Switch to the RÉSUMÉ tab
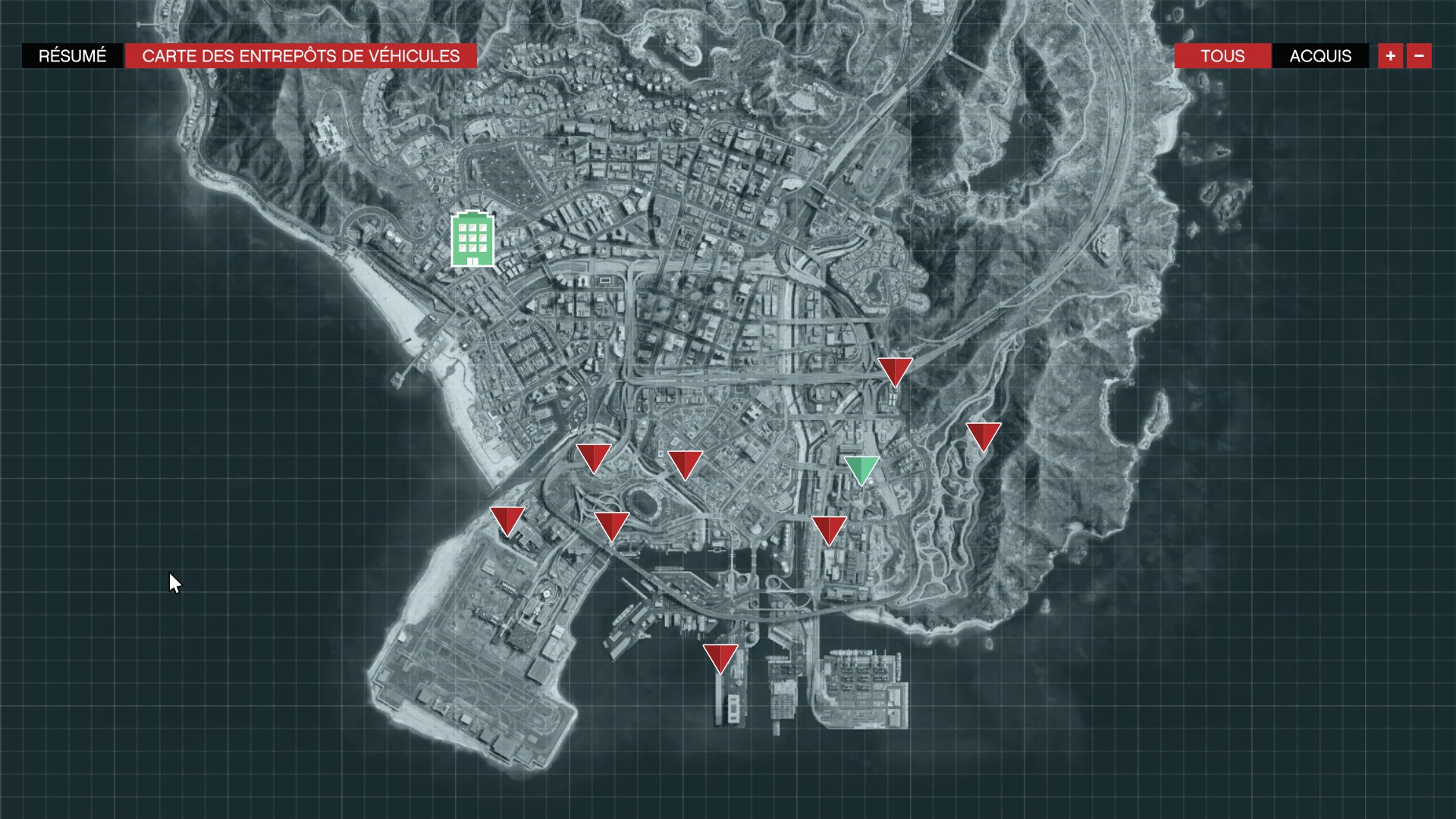 click(73, 55)
